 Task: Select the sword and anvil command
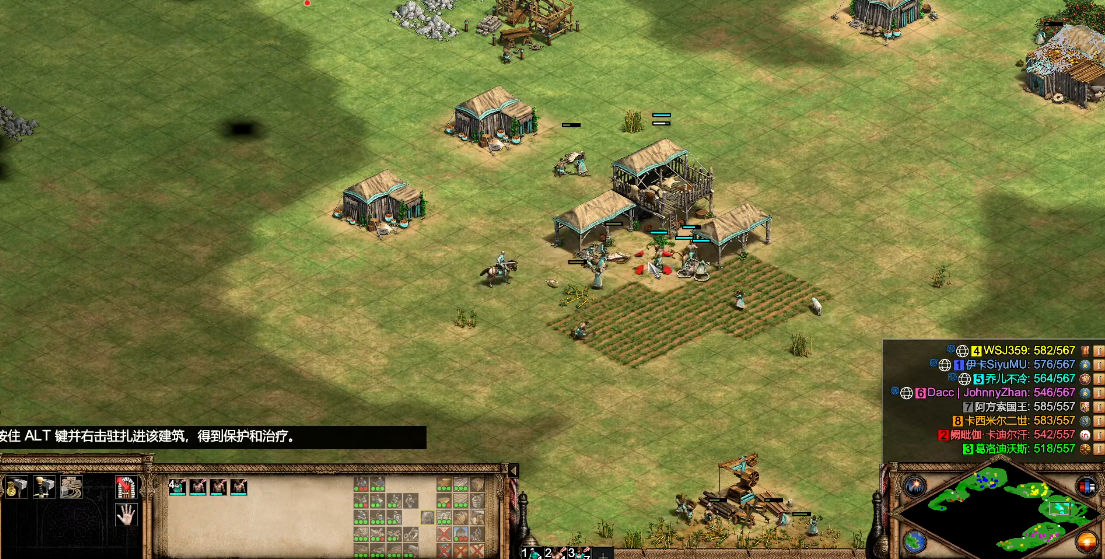[x=43, y=487]
